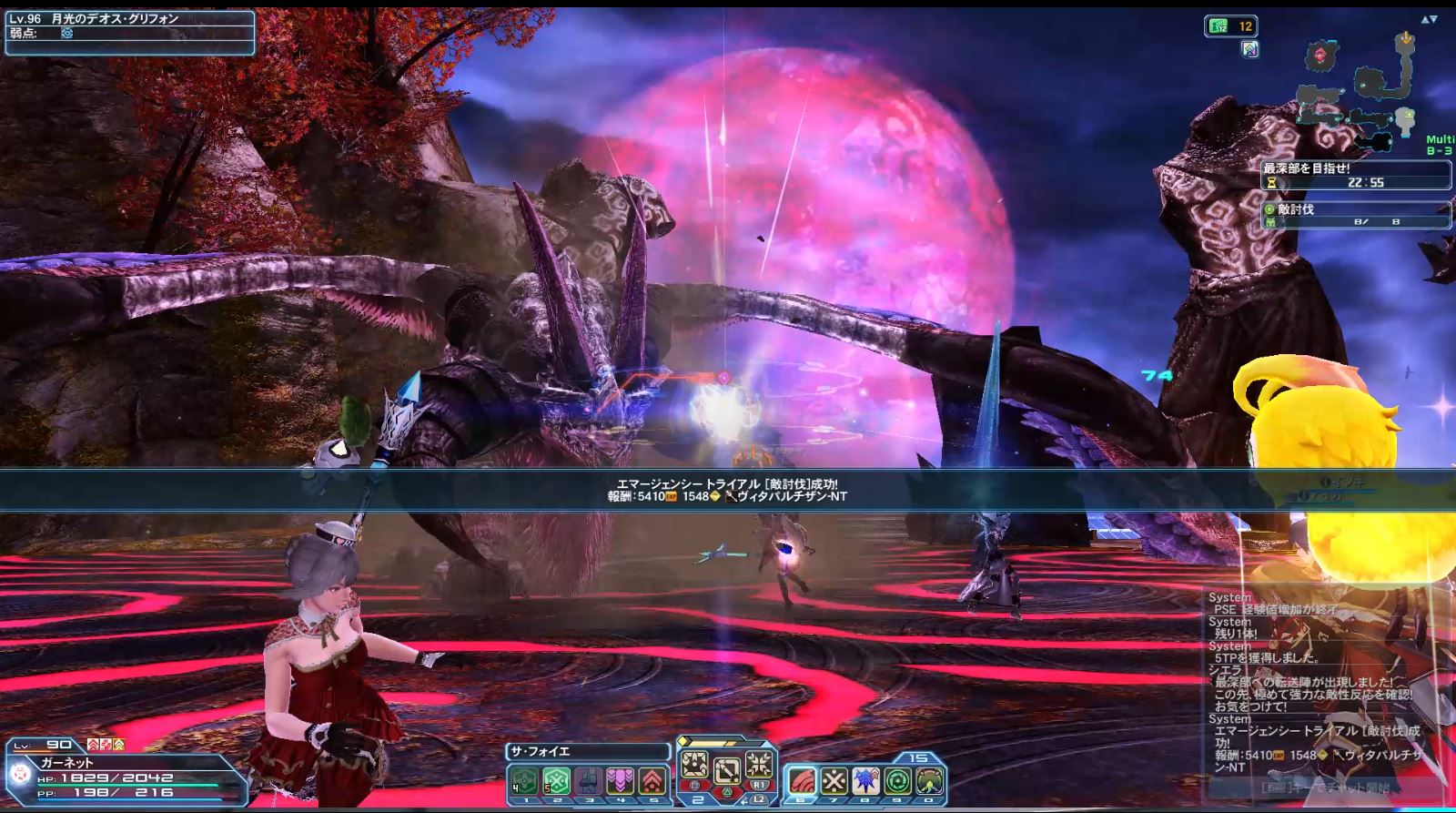Viewport: 1456px width, 813px height.
Task: Click the left weapon palette technique icon
Action: click(x=694, y=765)
